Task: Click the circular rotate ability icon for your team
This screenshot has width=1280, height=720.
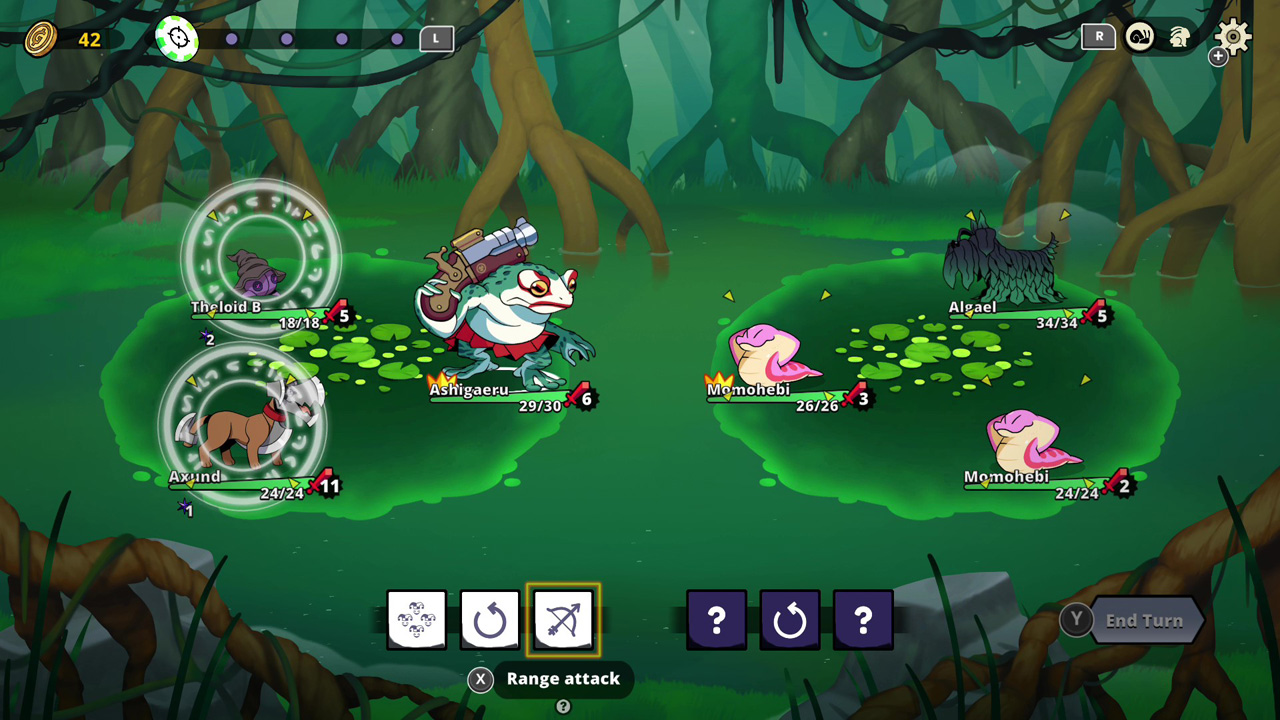Action: pos(490,619)
